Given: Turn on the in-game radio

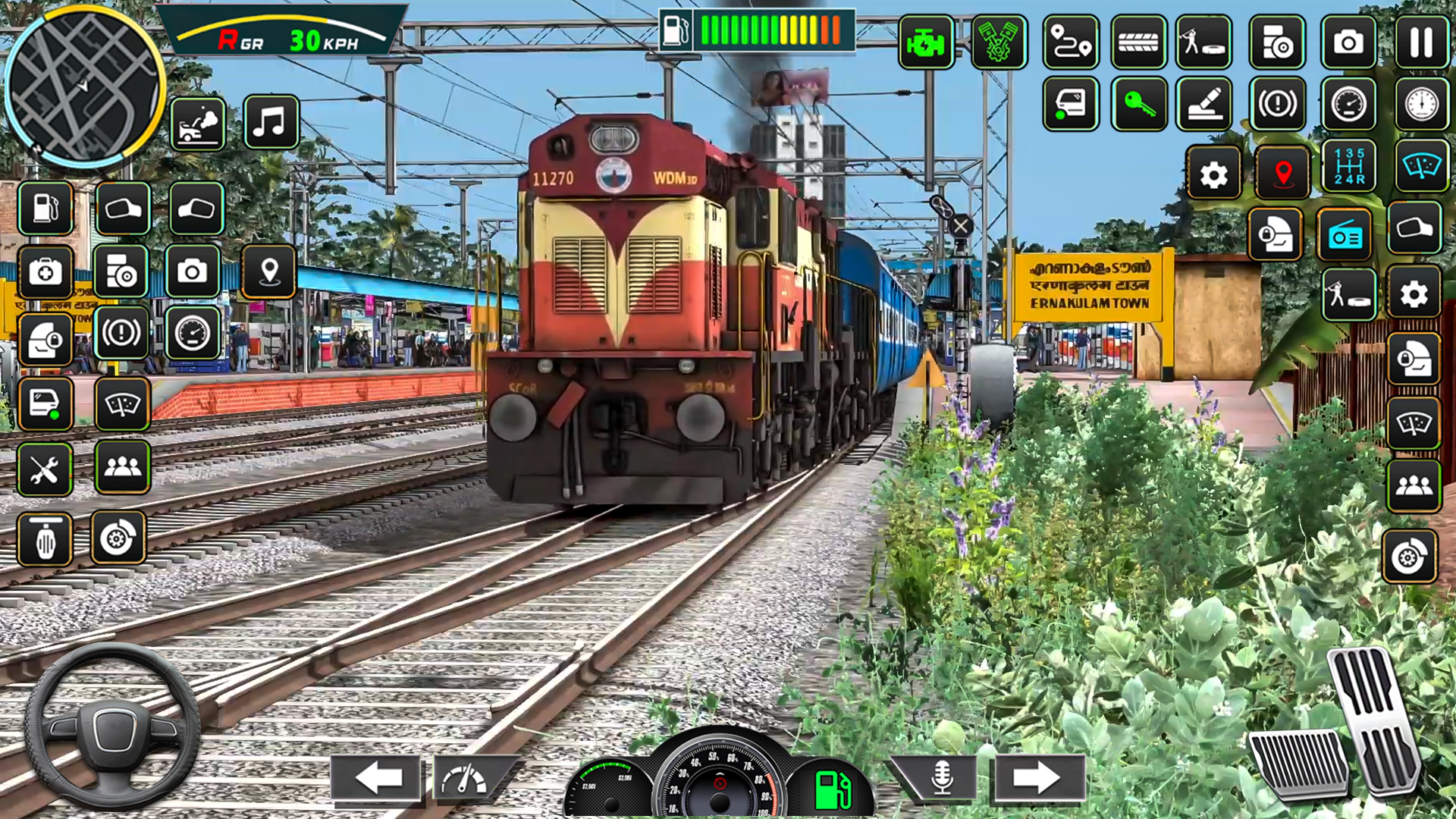Looking at the screenshot, I should click(1344, 234).
